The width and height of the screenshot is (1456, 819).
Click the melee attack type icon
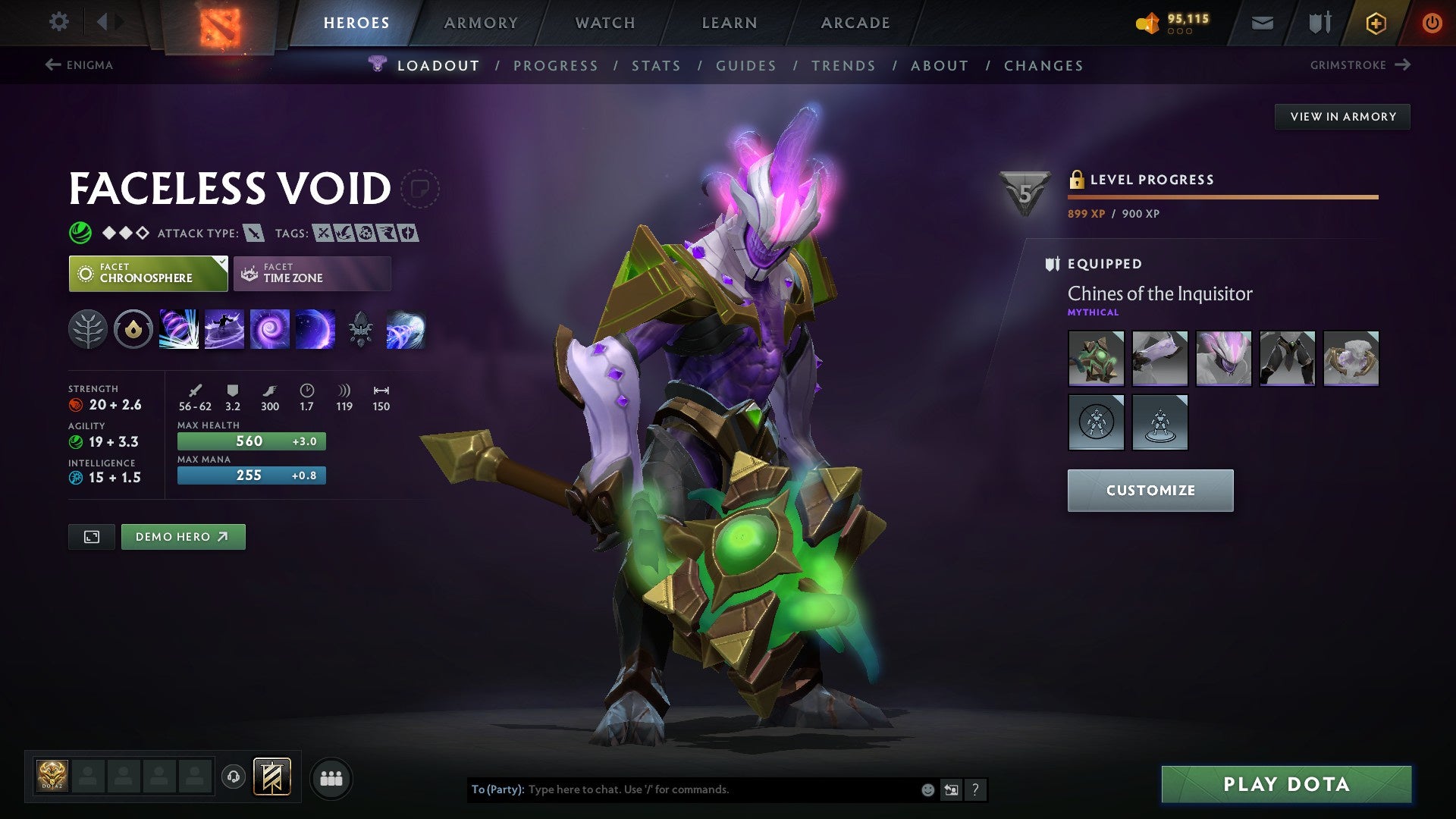[x=253, y=234]
